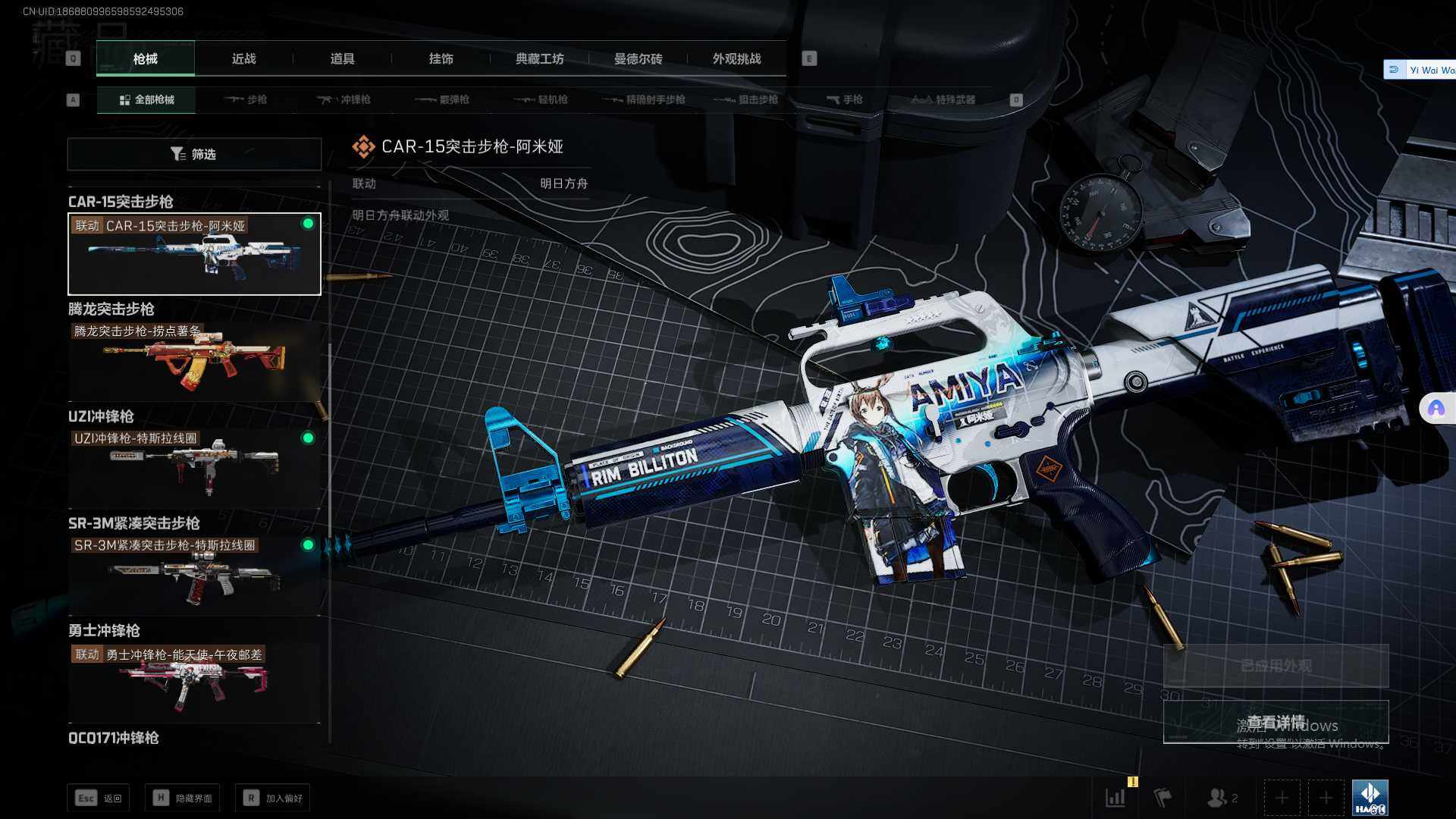Screen dimensions: 1456x819
Task: Select the 腾龙突击步枪-捞点薯条 skin
Action: [x=194, y=360]
